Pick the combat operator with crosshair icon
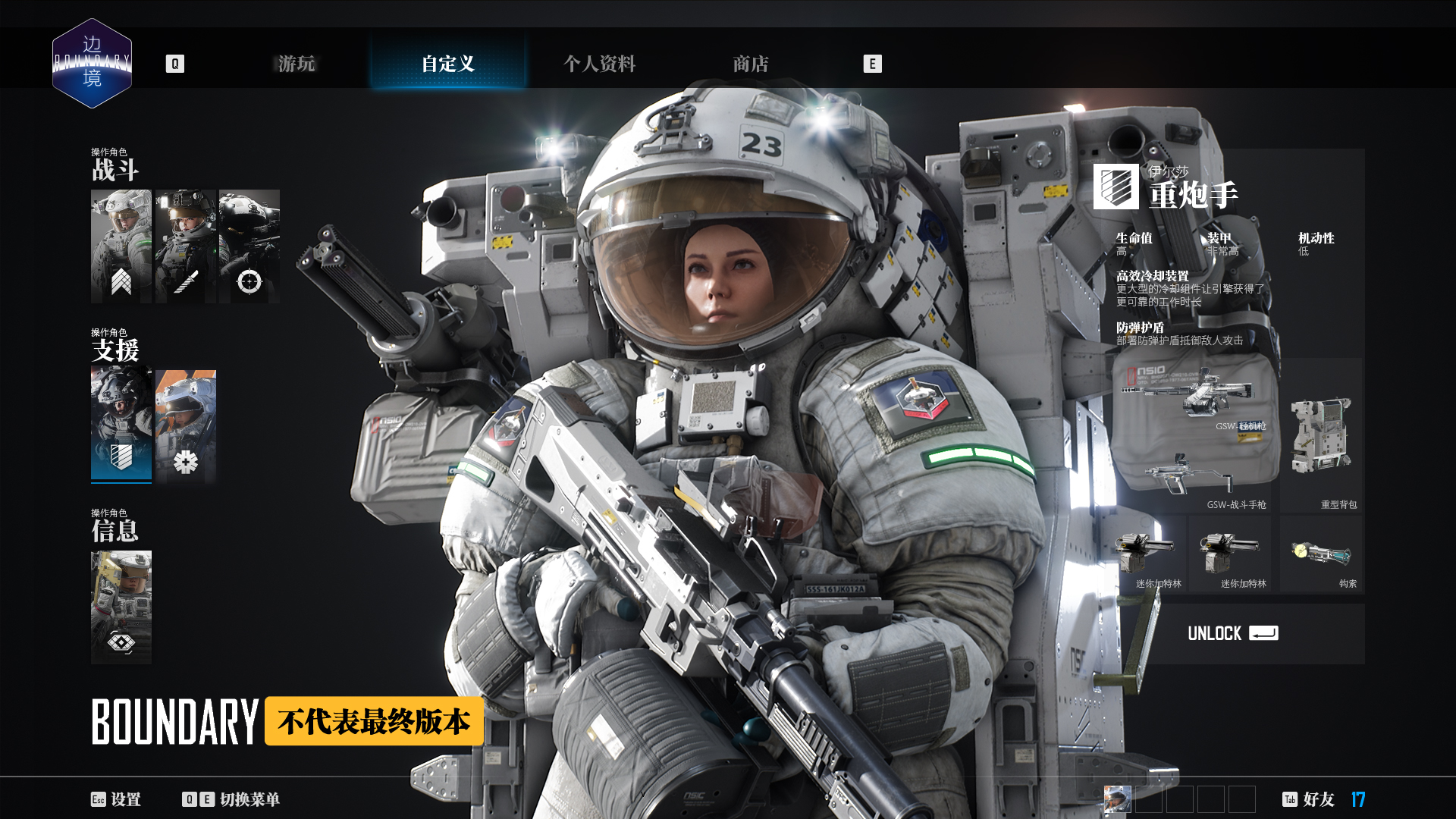The width and height of the screenshot is (1456, 819). tap(249, 246)
